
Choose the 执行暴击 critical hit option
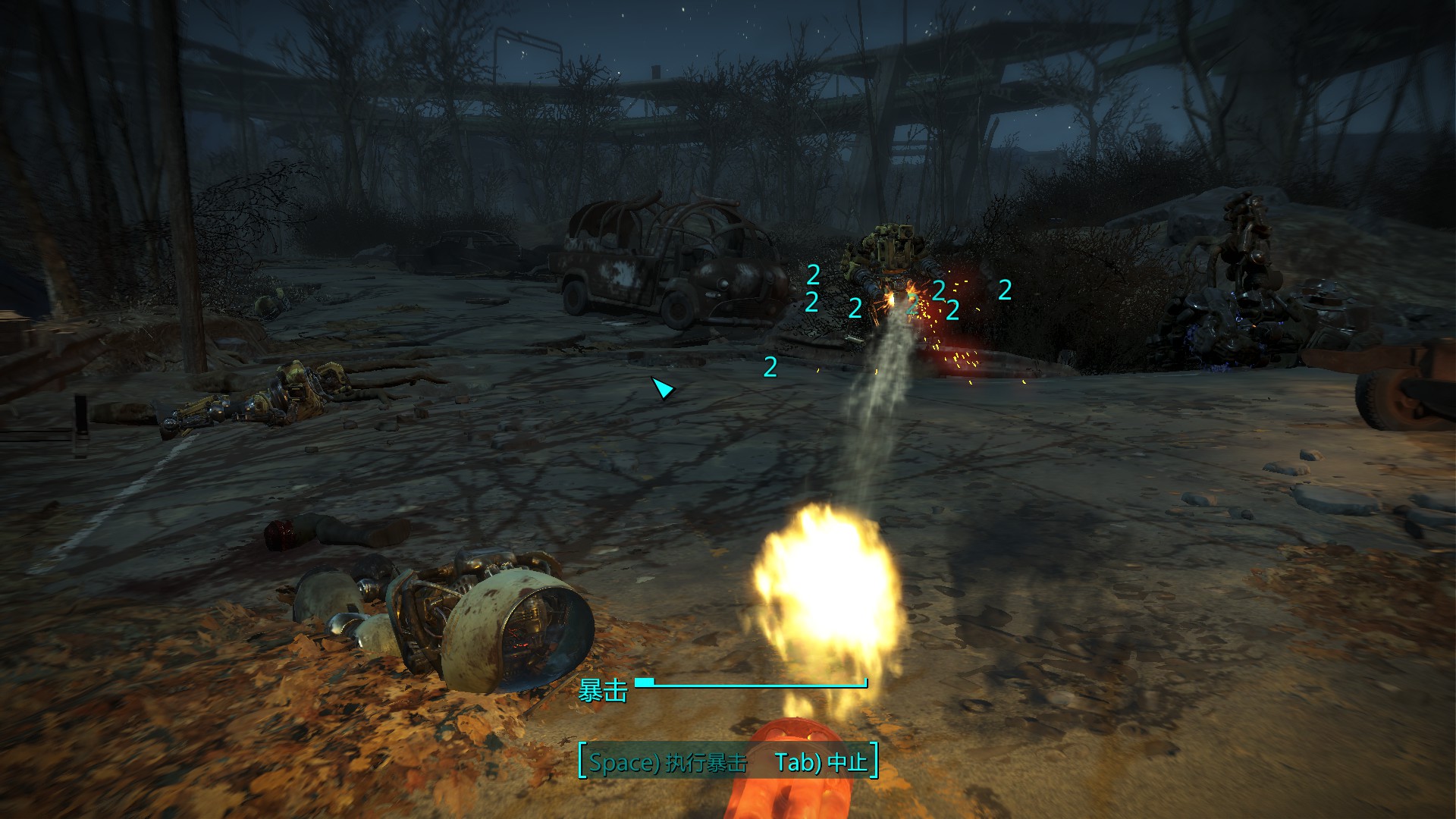(x=667, y=761)
